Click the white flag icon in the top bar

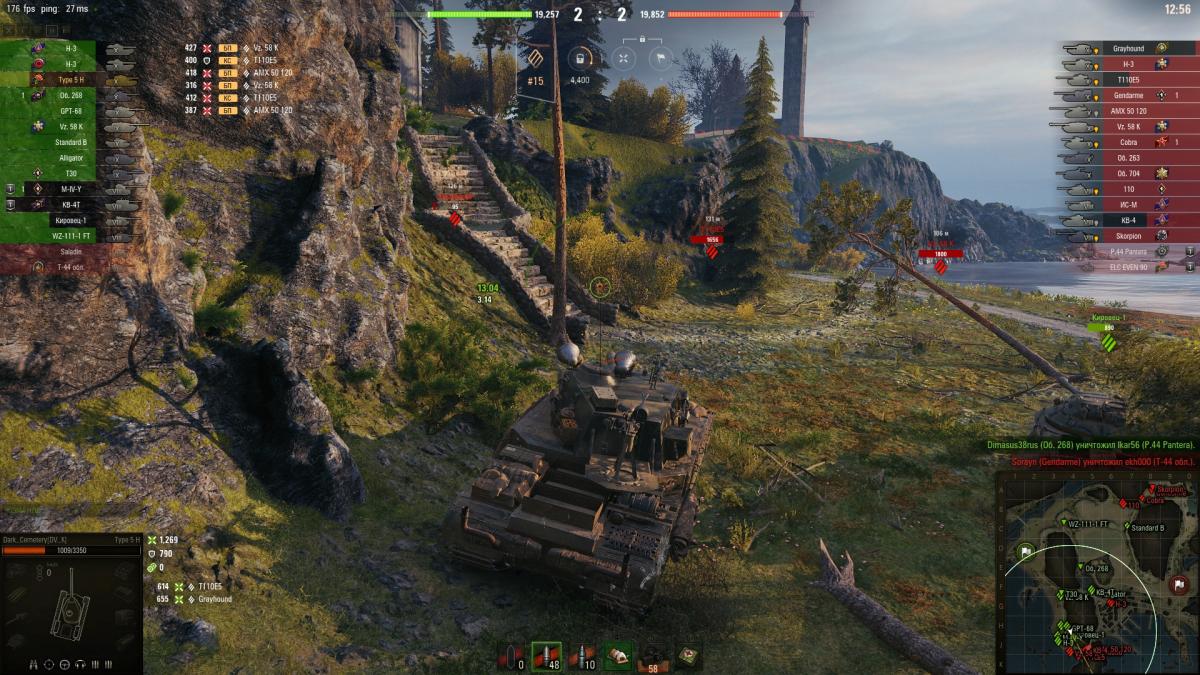pos(659,58)
